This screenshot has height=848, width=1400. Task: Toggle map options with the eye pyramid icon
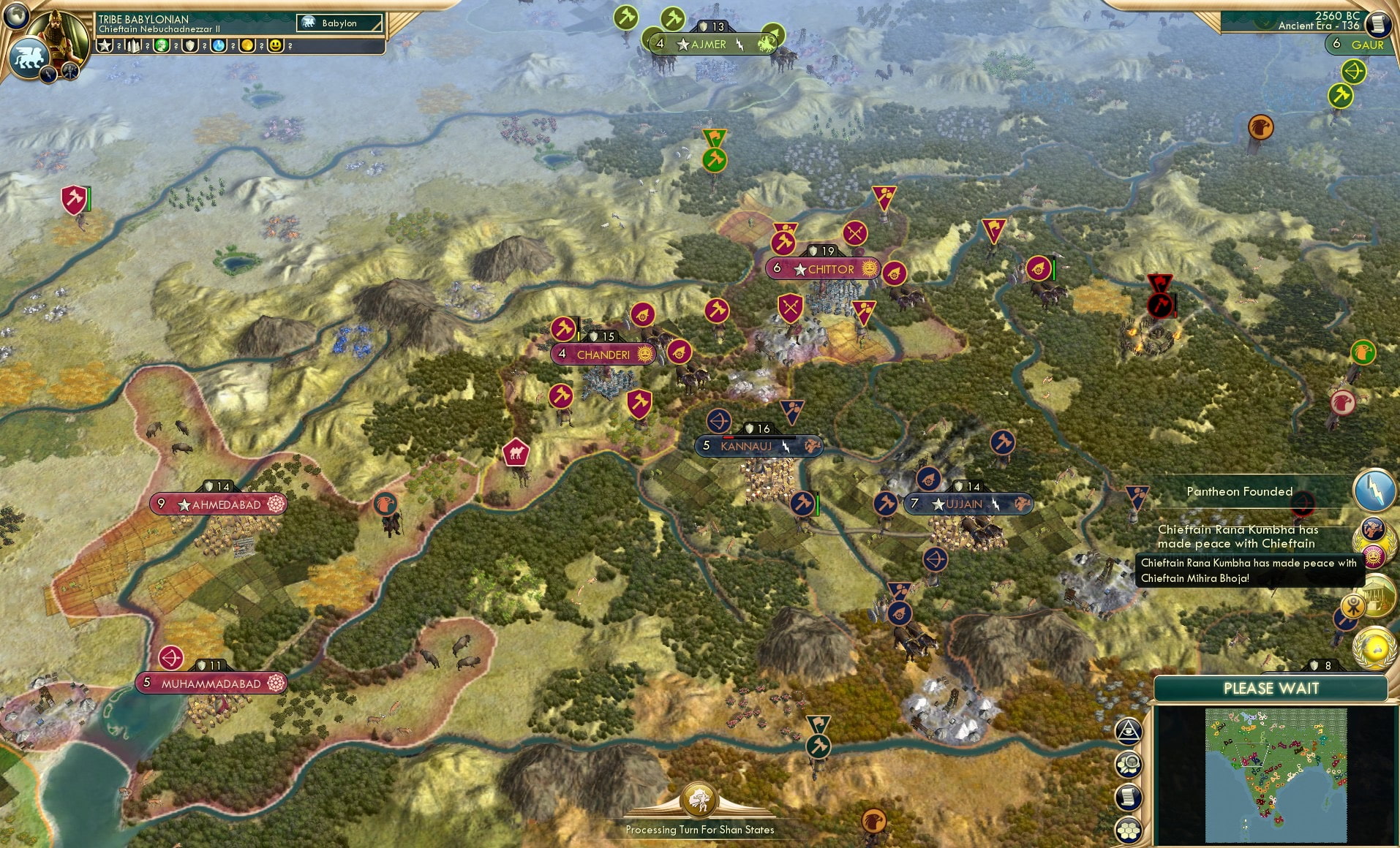pyautogui.click(x=1129, y=731)
